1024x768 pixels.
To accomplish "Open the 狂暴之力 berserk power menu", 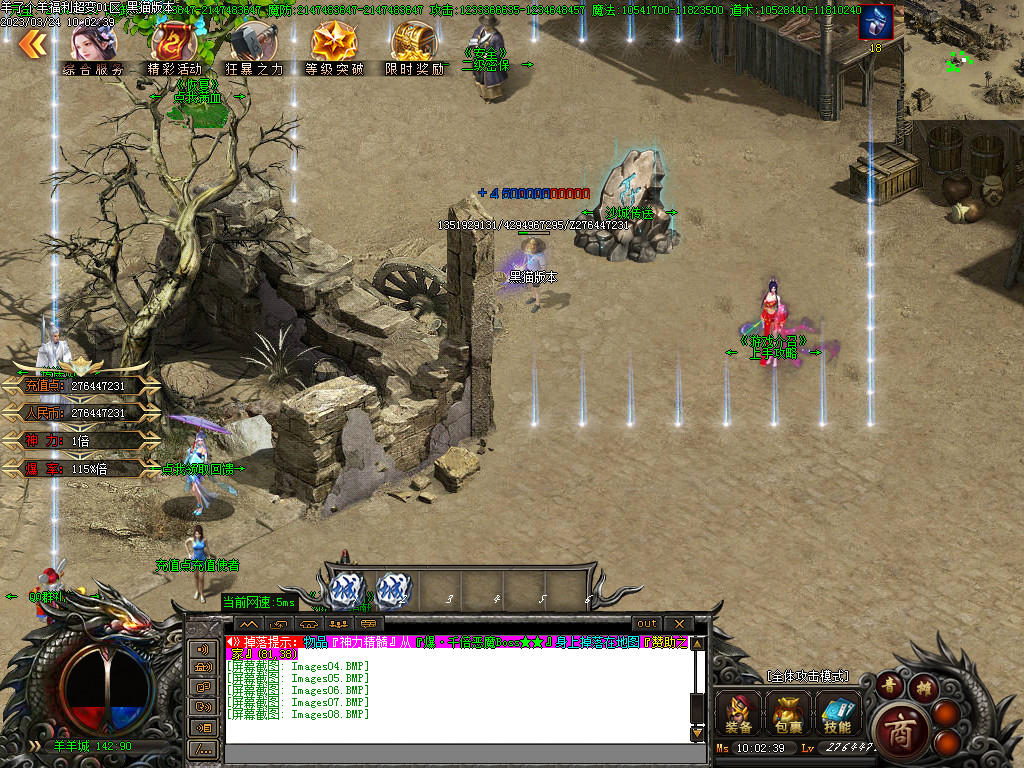I will (x=253, y=49).
